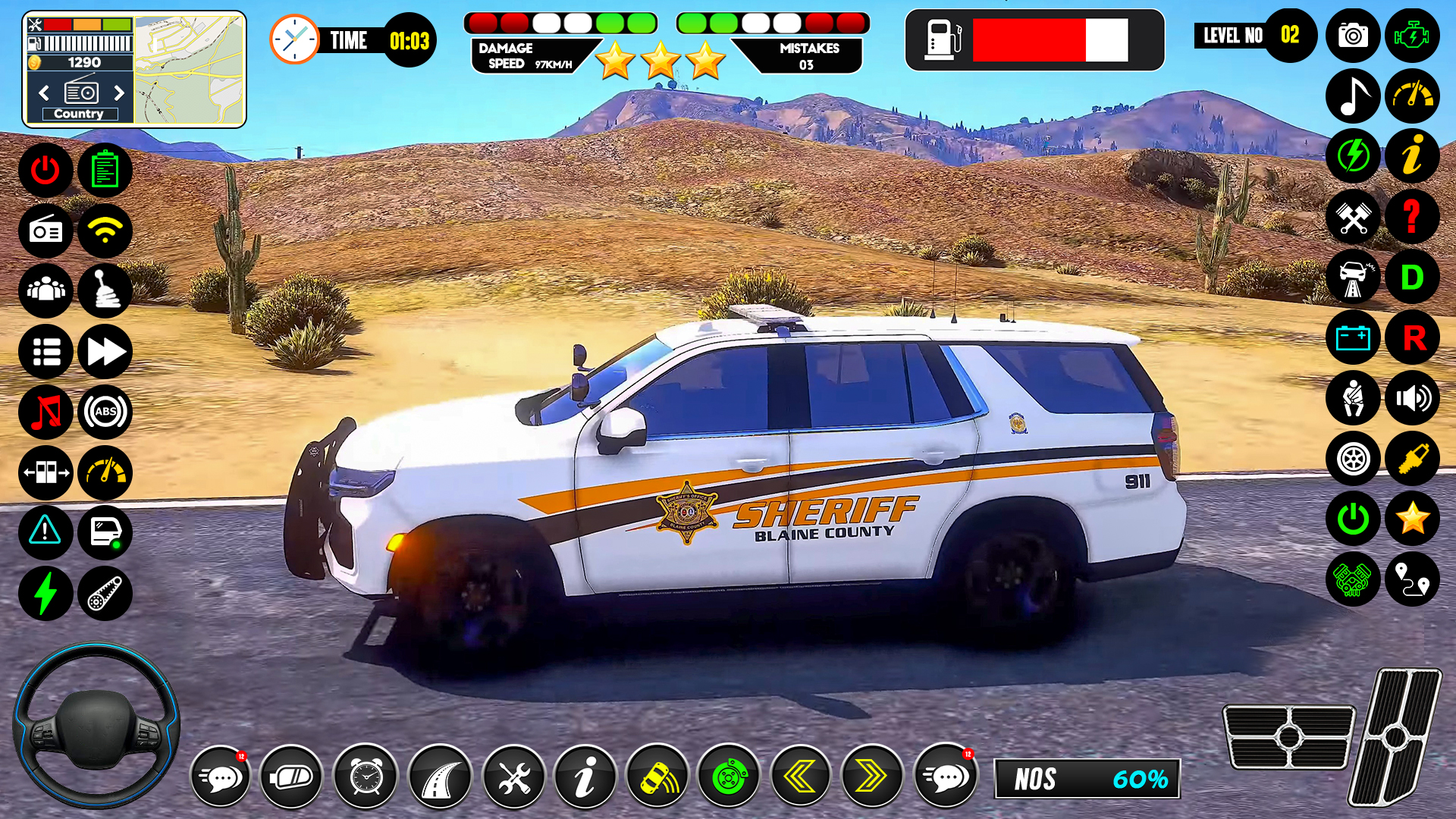The width and height of the screenshot is (1456, 819).
Task: Shift into Drive with the D button
Action: [1412, 278]
